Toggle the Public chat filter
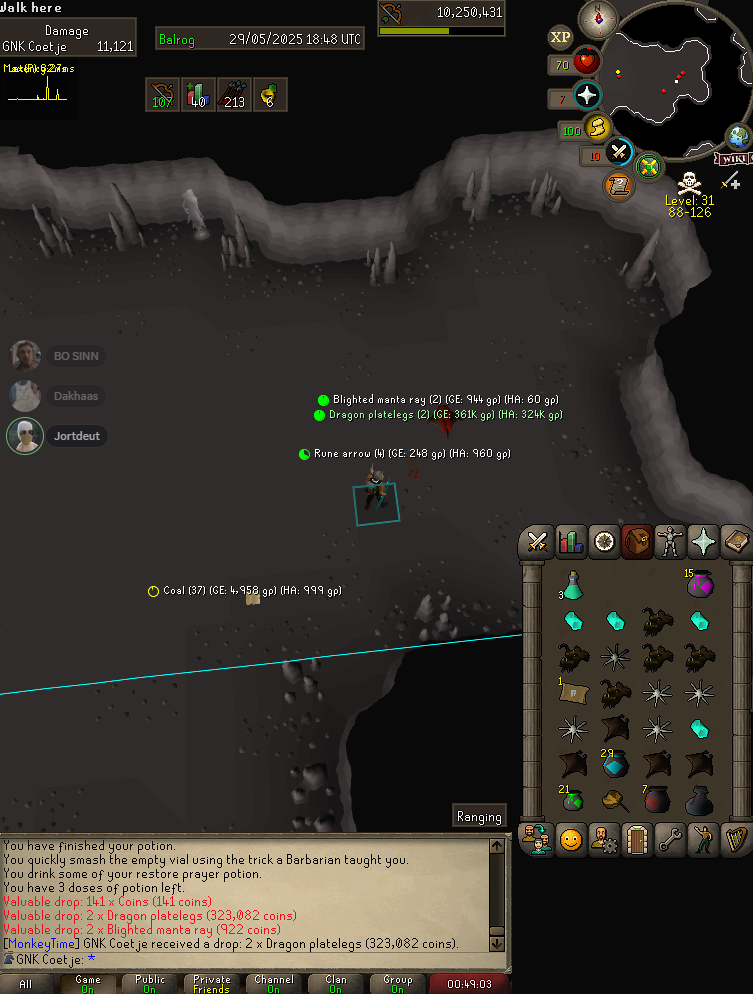This screenshot has width=753, height=994. click(149, 984)
